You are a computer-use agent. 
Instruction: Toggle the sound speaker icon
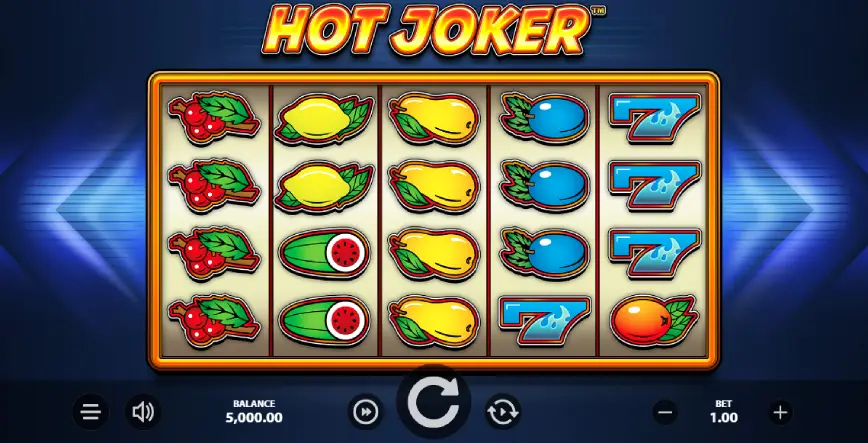coord(143,411)
